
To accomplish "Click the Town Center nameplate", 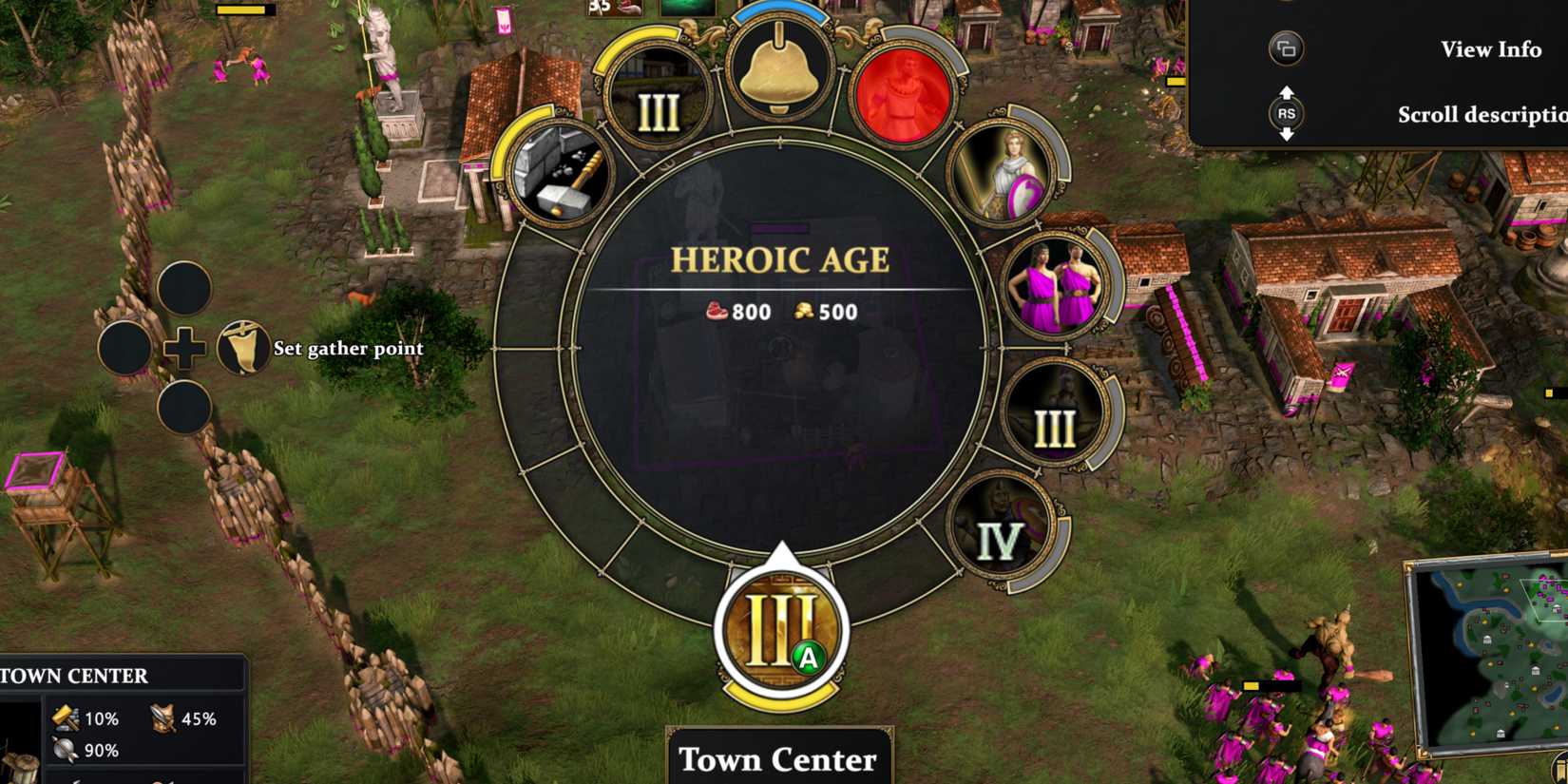I will [778, 758].
